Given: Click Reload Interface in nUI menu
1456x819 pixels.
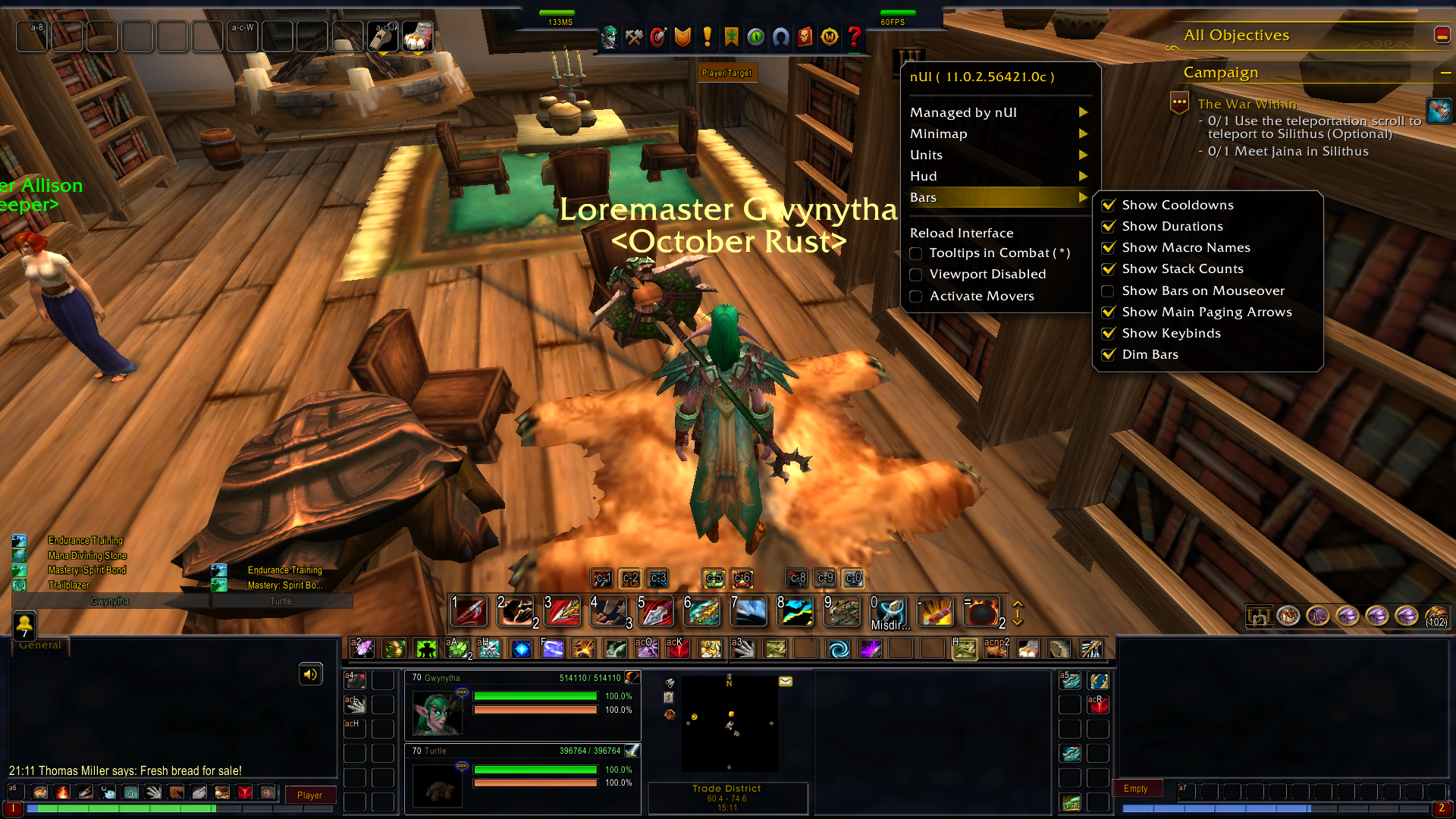Looking at the screenshot, I should tap(962, 233).
